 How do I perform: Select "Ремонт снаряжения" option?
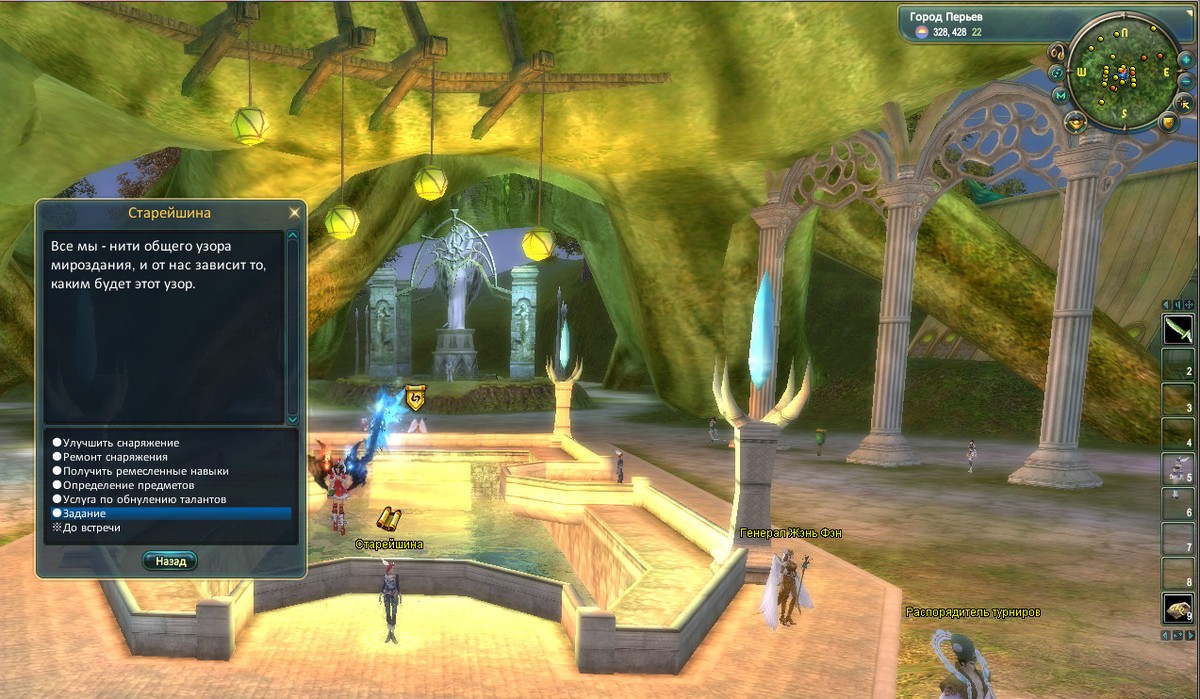(115, 456)
